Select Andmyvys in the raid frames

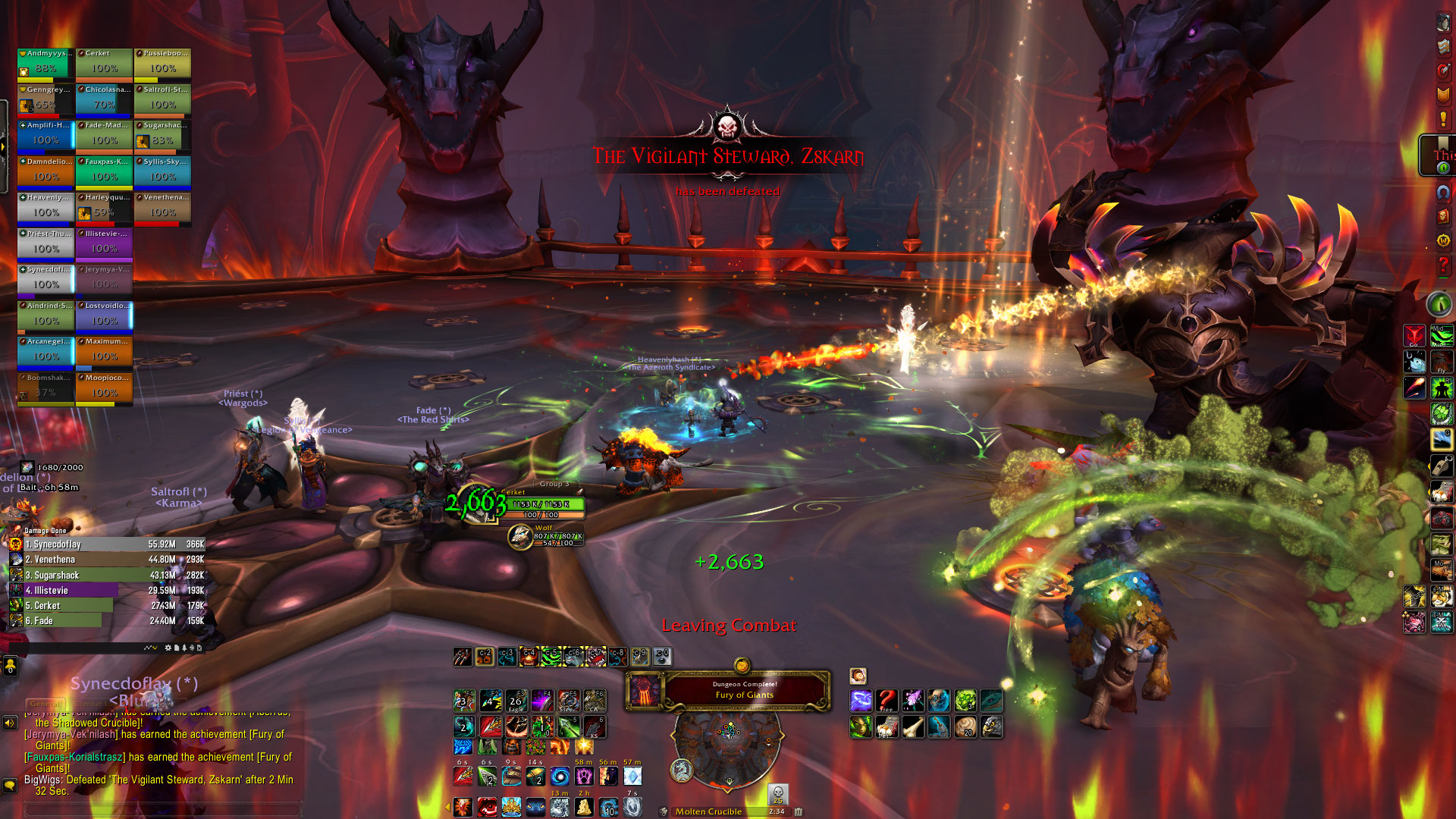click(45, 64)
